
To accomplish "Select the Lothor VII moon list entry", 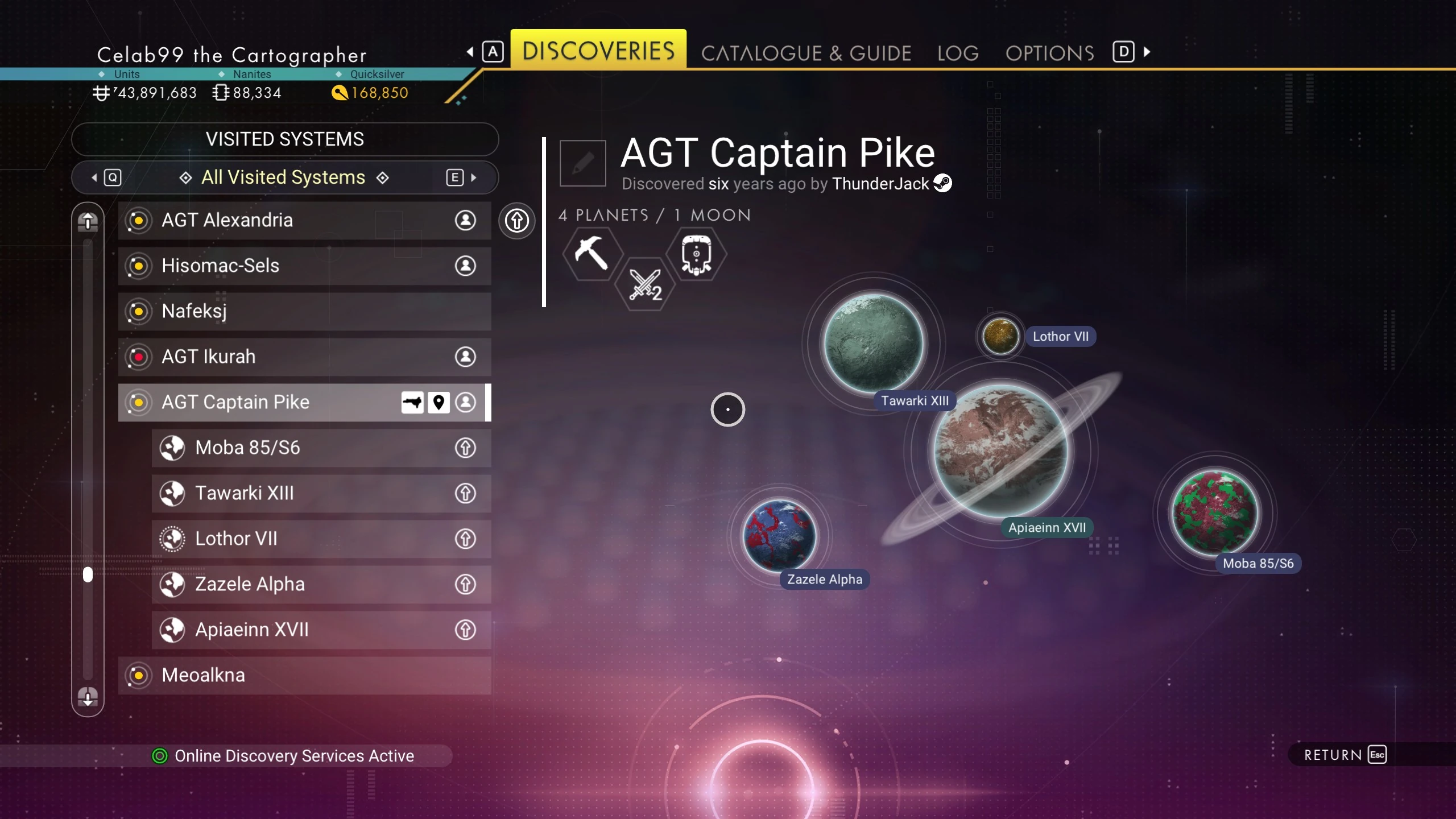I will 321,539.
